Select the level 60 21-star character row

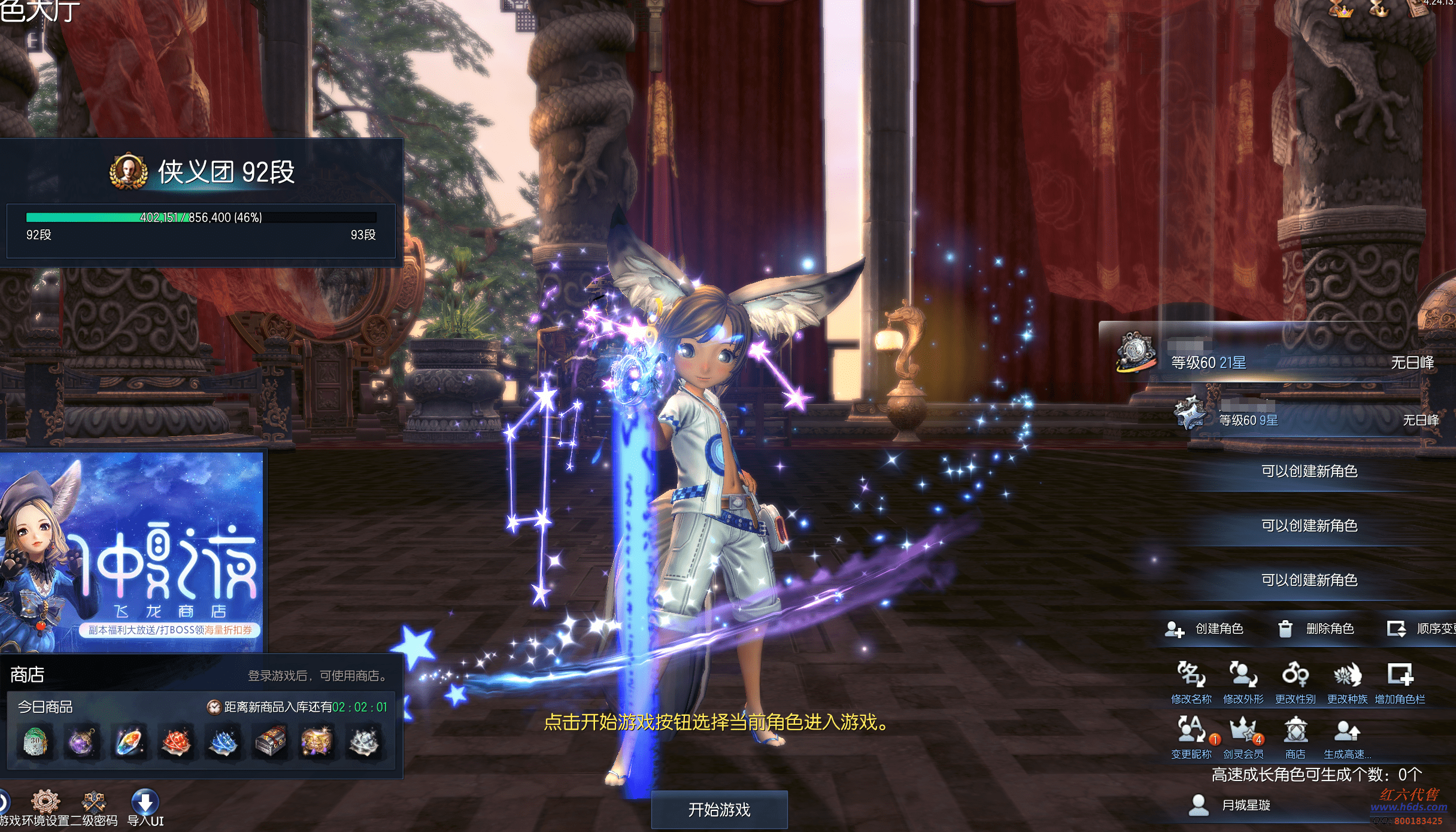pyautogui.click(x=1275, y=358)
